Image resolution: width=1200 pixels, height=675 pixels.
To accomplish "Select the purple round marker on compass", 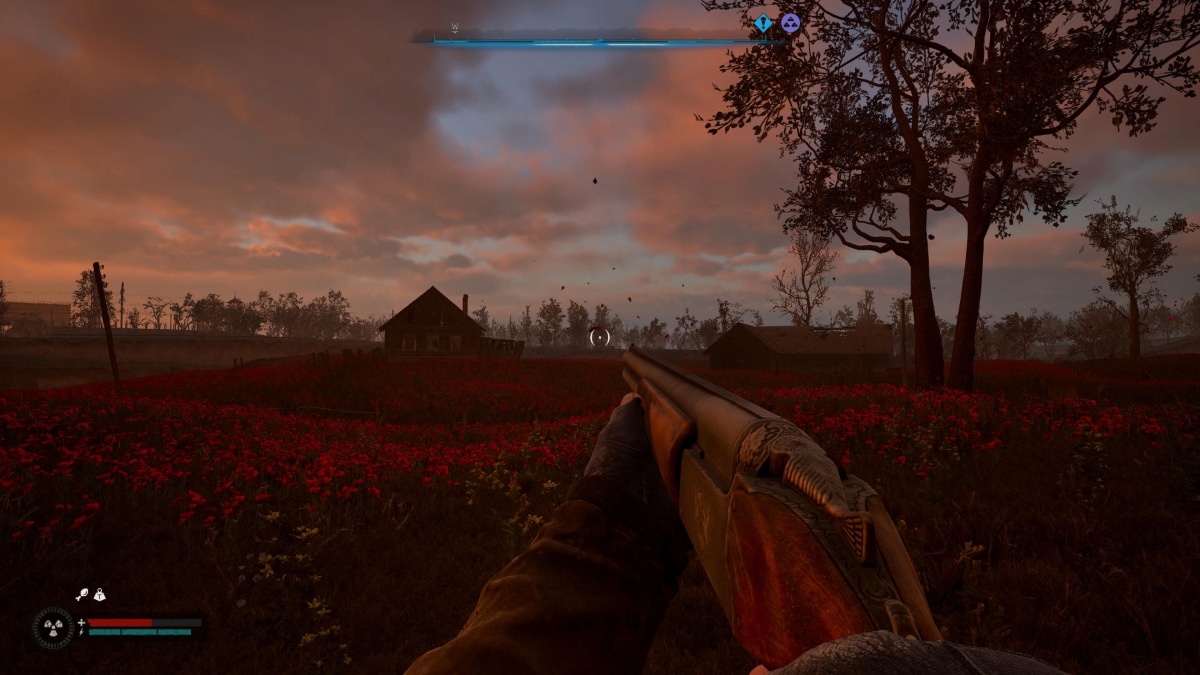I will (790, 23).
